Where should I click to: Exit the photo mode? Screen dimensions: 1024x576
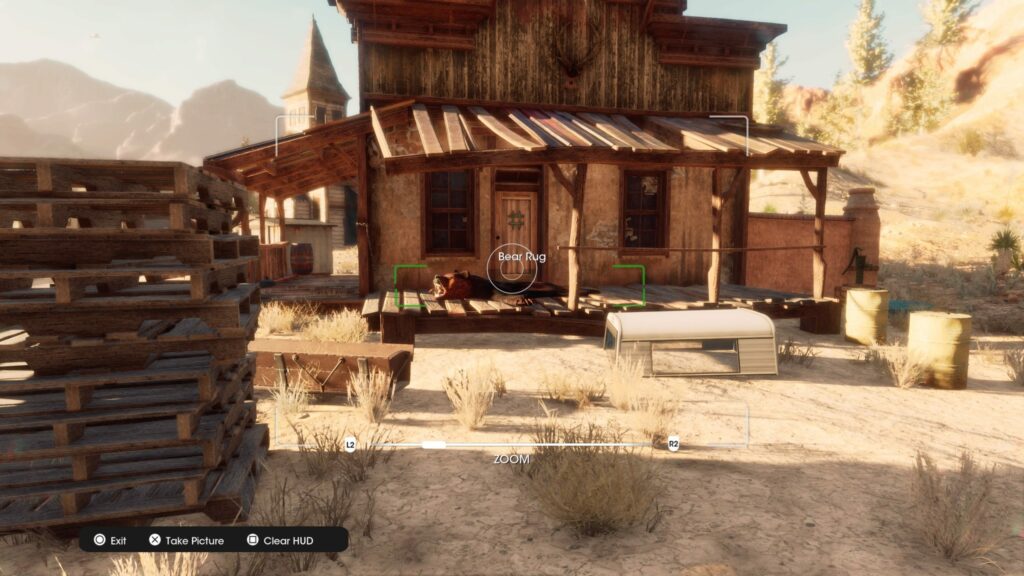click(110, 540)
